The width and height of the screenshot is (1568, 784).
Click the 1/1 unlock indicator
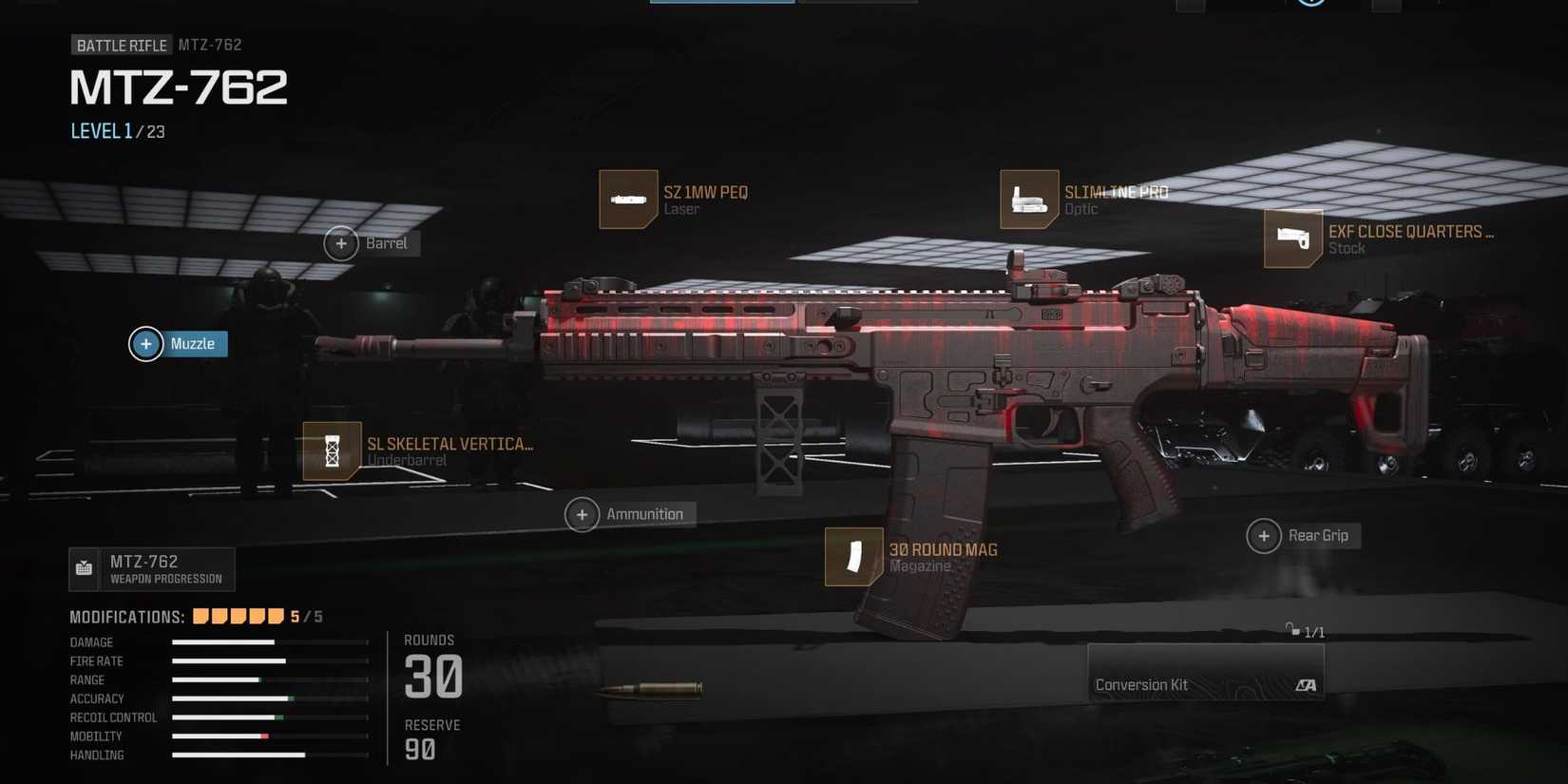(x=1305, y=629)
